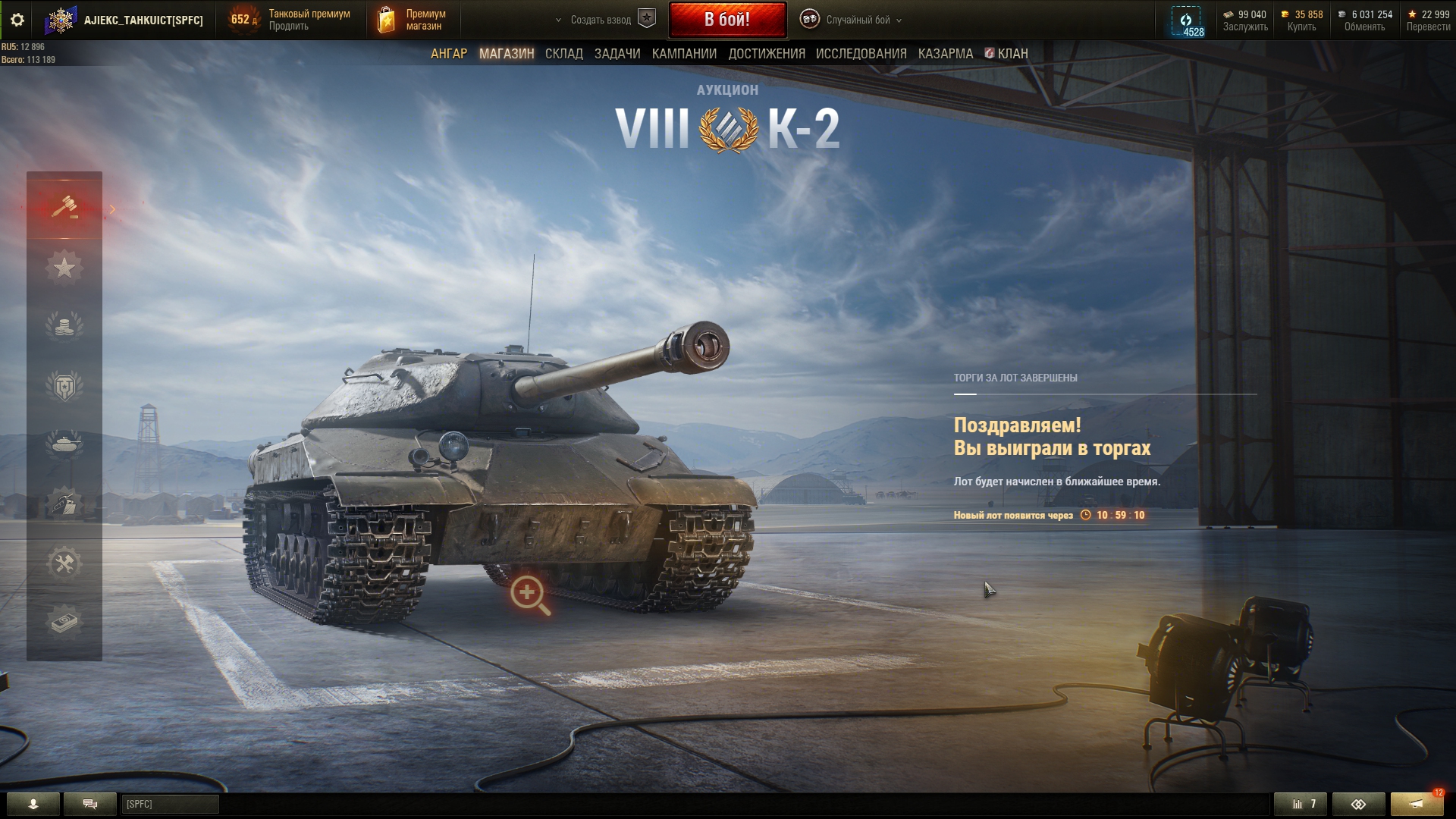Switch to the СКЛАД tab
The height and width of the screenshot is (819, 1456).
(x=563, y=54)
